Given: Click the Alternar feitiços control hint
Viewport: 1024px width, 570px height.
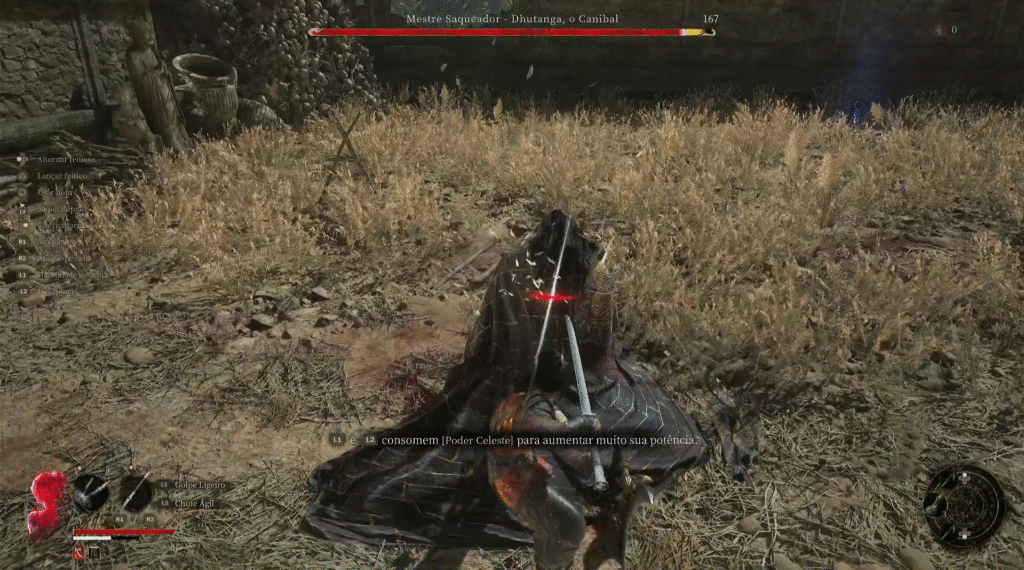Looking at the screenshot, I should point(65,159).
